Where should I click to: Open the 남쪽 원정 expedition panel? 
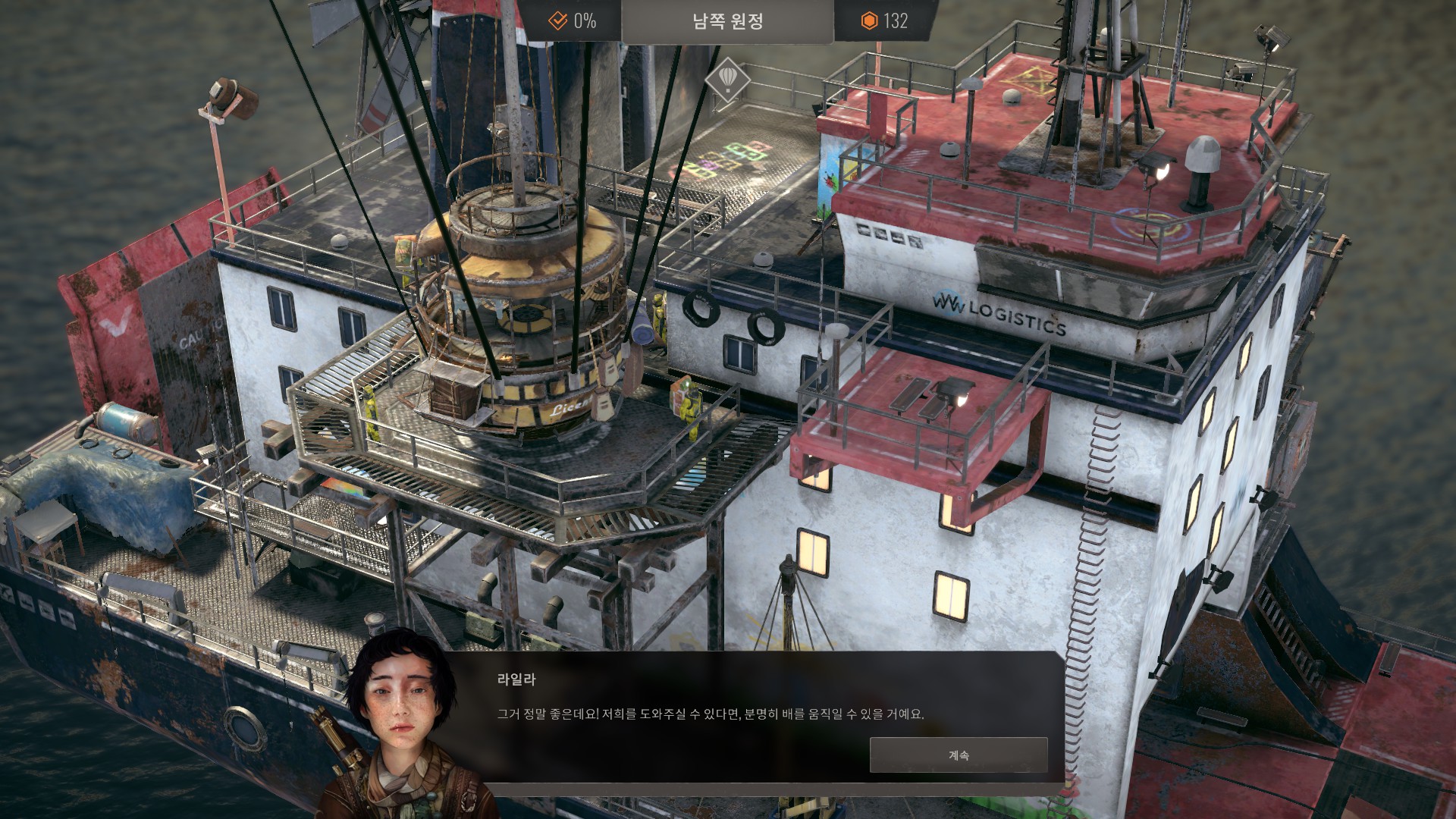pyautogui.click(x=727, y=21)
